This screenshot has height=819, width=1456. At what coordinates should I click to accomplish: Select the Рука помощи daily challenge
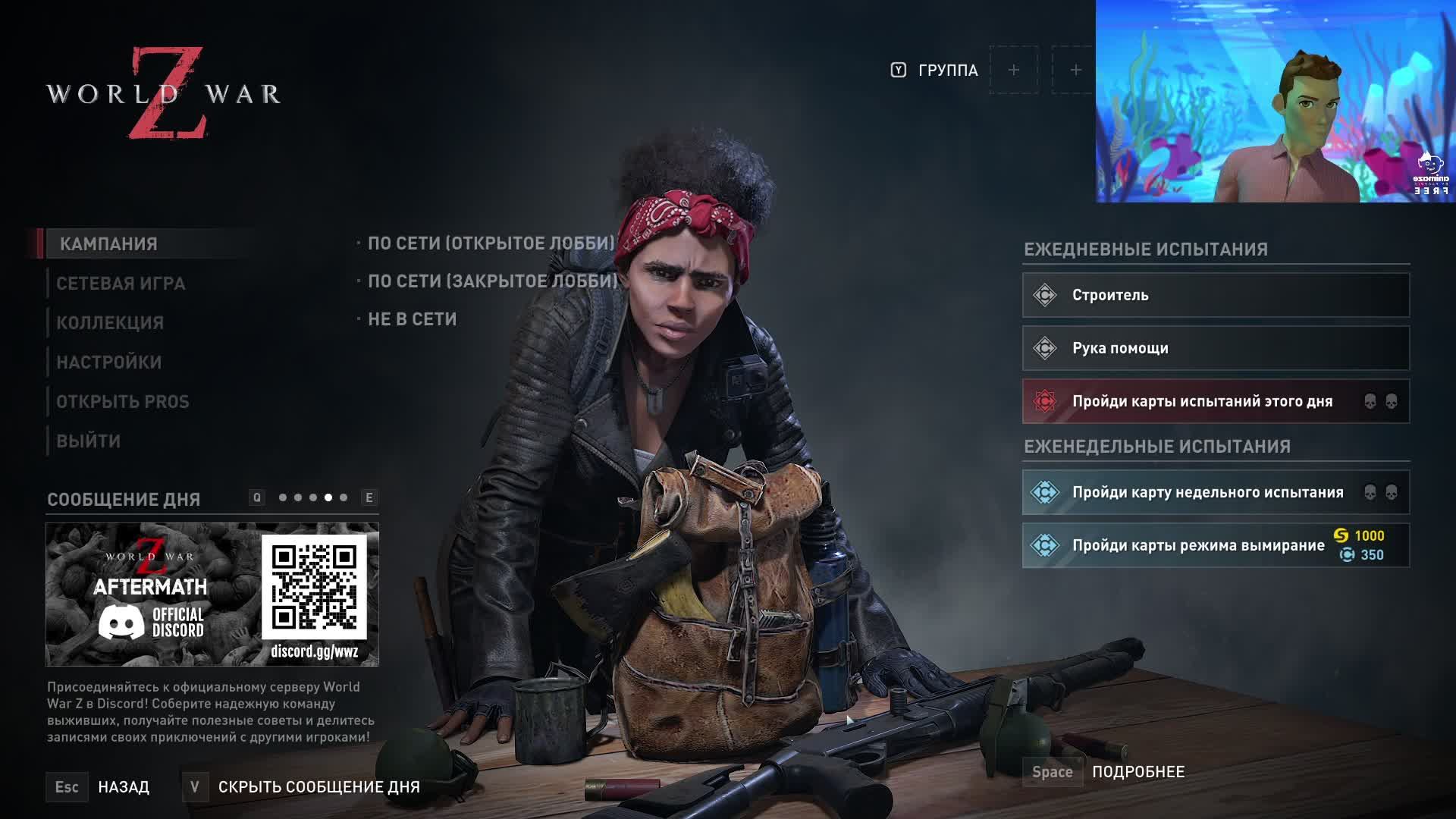pyautogui.click(x=1215, y=348)
